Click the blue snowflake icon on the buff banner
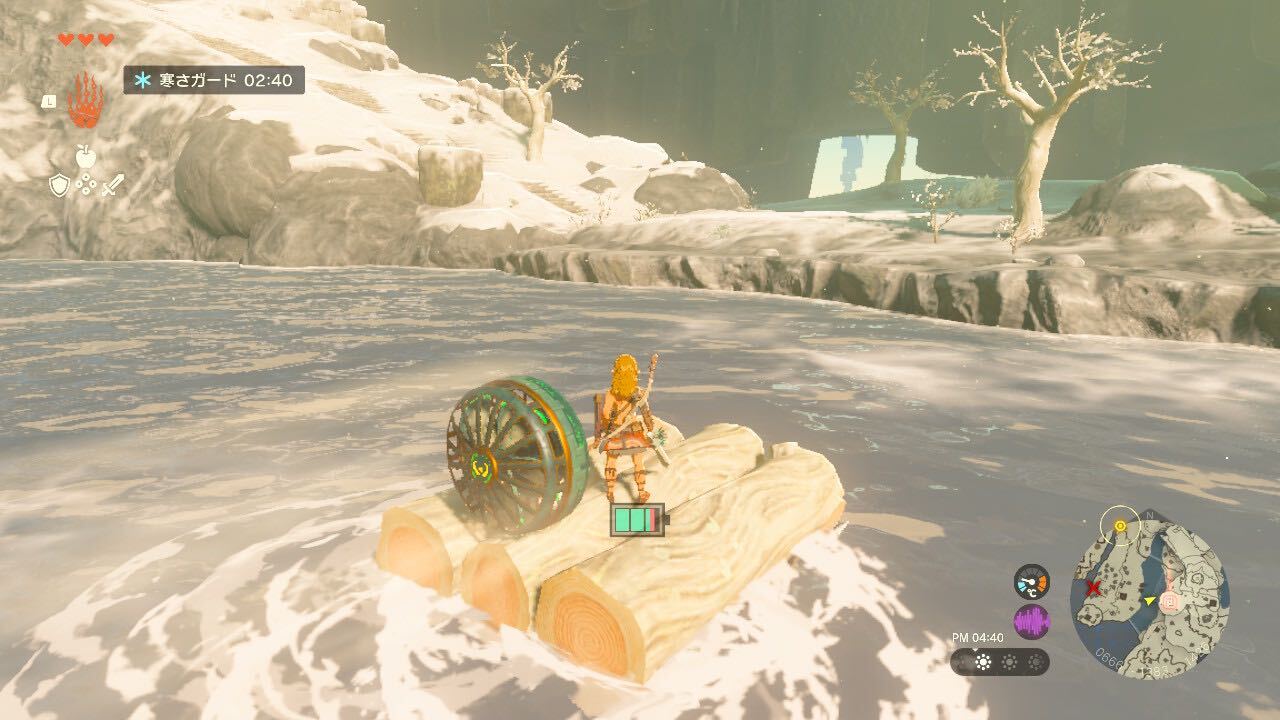Image resolution: width=1280 pixels, height=720 pixels. point(143,81)
